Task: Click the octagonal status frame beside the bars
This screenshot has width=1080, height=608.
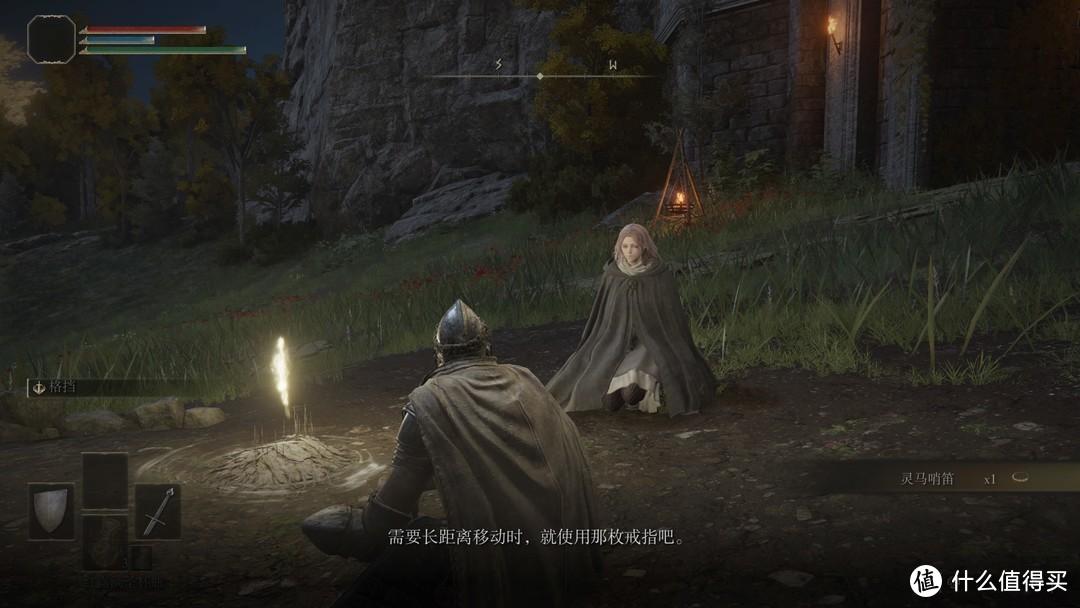Action: pos(51,39)
